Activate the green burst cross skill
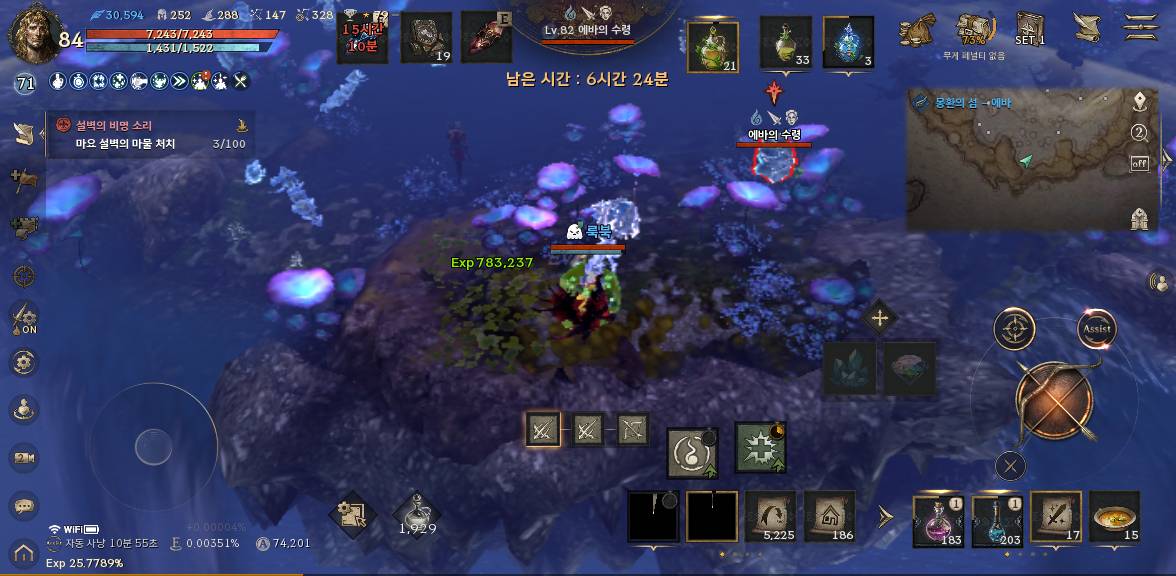 760,447
